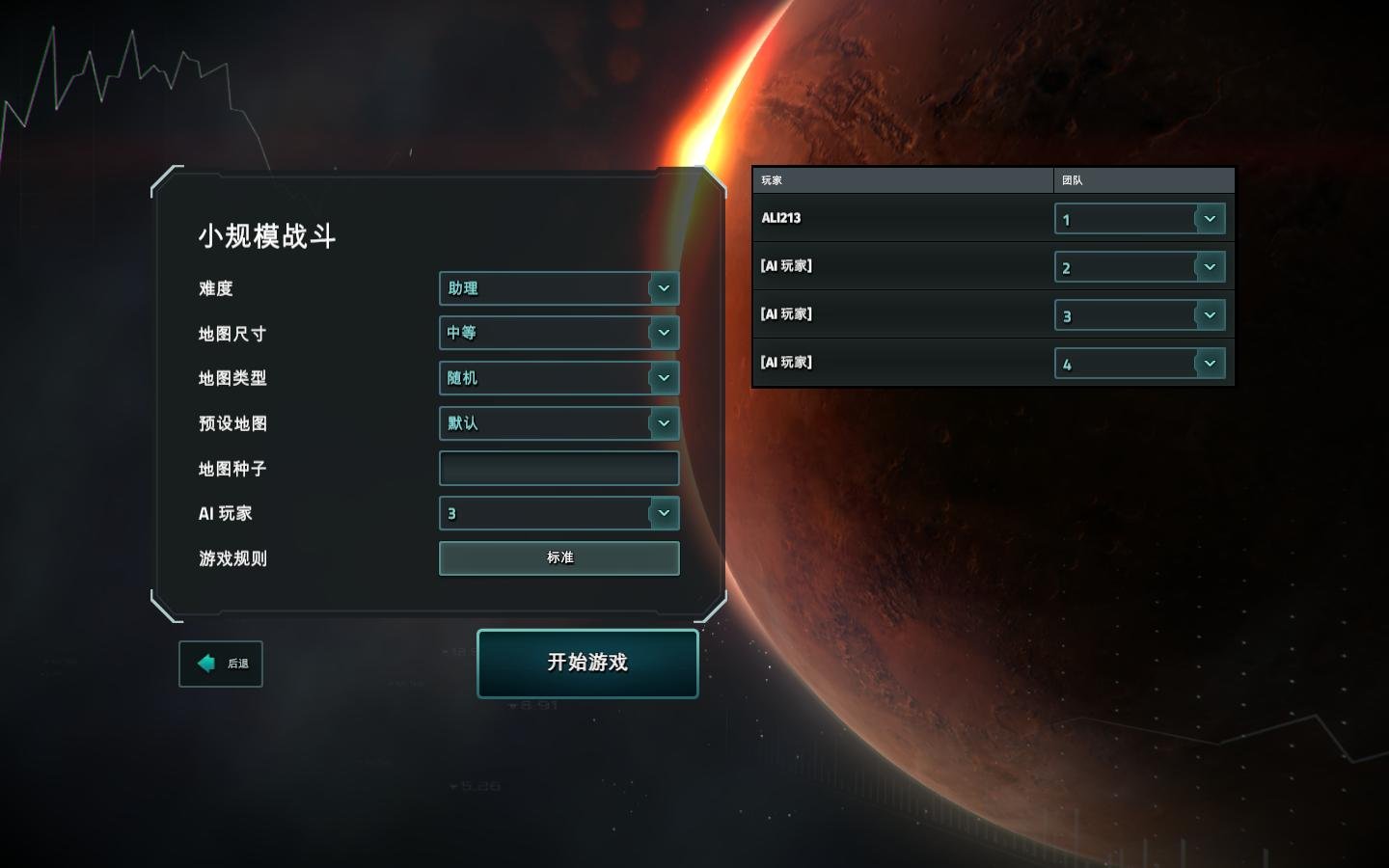Viewport: 1389px width, 868px height.
Task: Click the green back arrow icon
Action: pos(205,664)
